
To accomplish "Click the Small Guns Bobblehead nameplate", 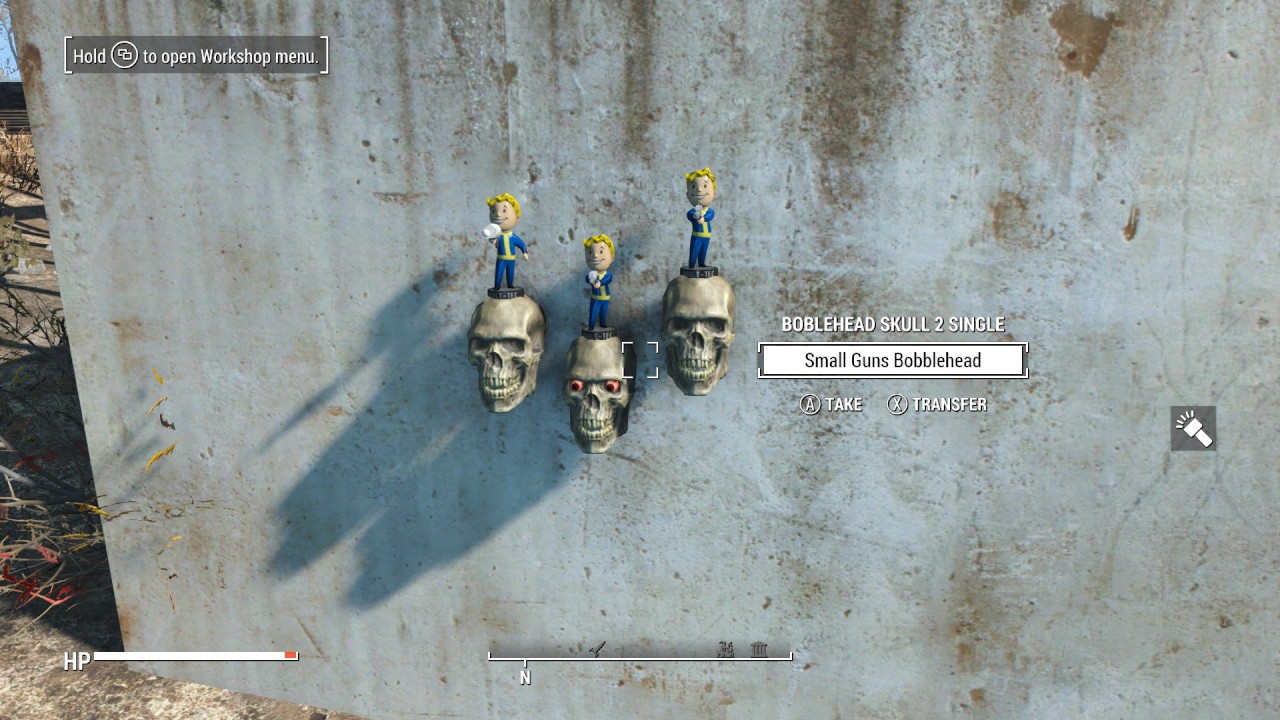I will tap(893, 360).
